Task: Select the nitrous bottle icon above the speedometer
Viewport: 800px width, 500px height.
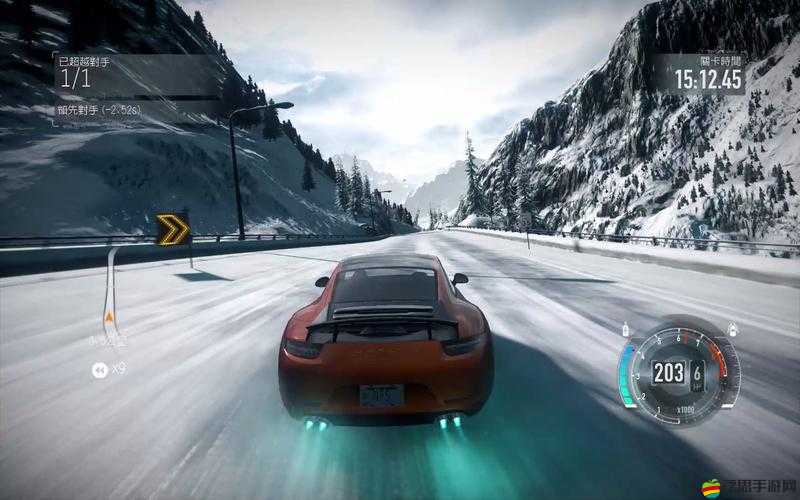Action: coord(626,329)
